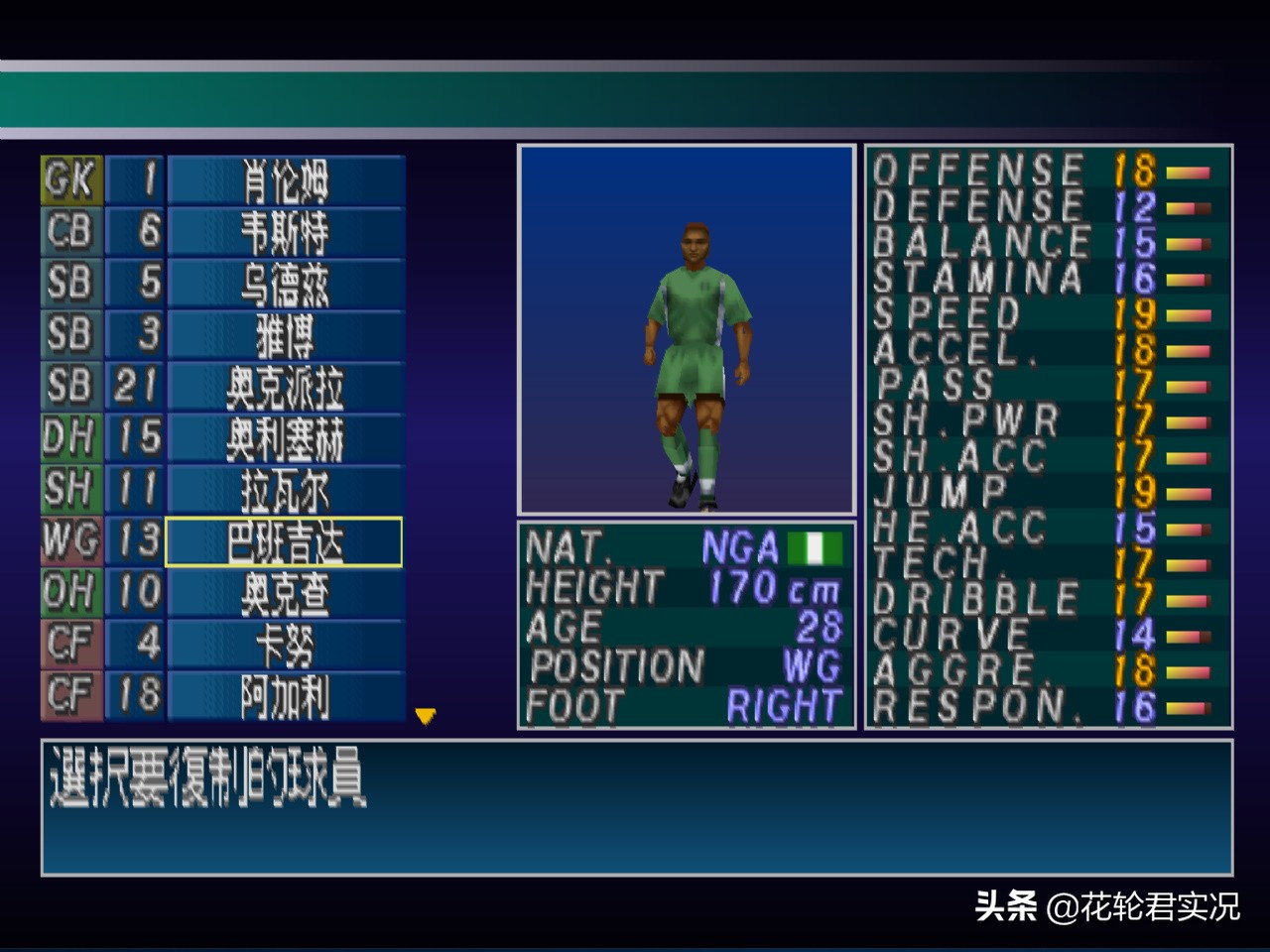The width and height of the screenshot is (1270, 952).
Task: Click the OH position icon beside 奥克查
Action: [69, 592]
